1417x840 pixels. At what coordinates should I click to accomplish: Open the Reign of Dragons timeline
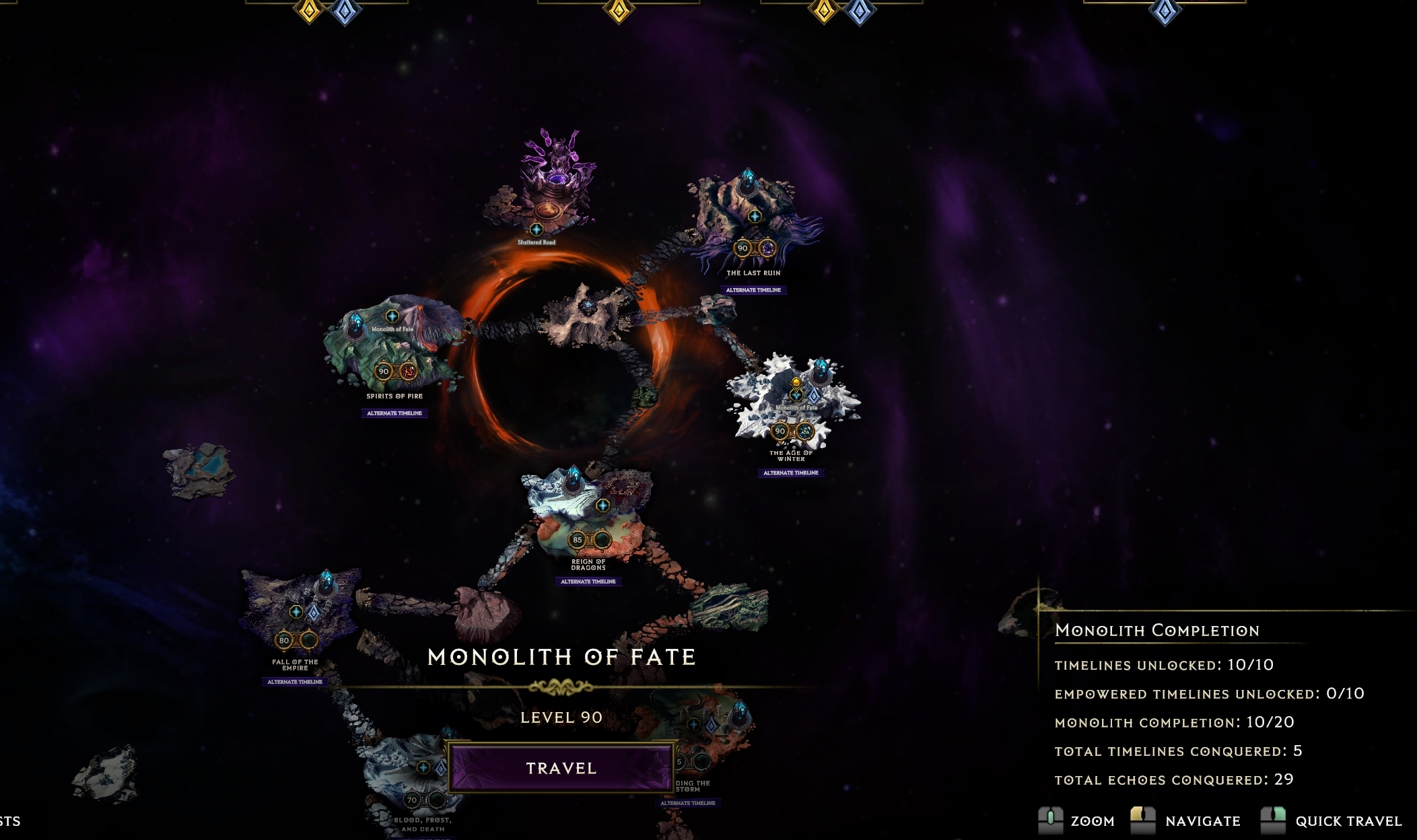point(588,518)
